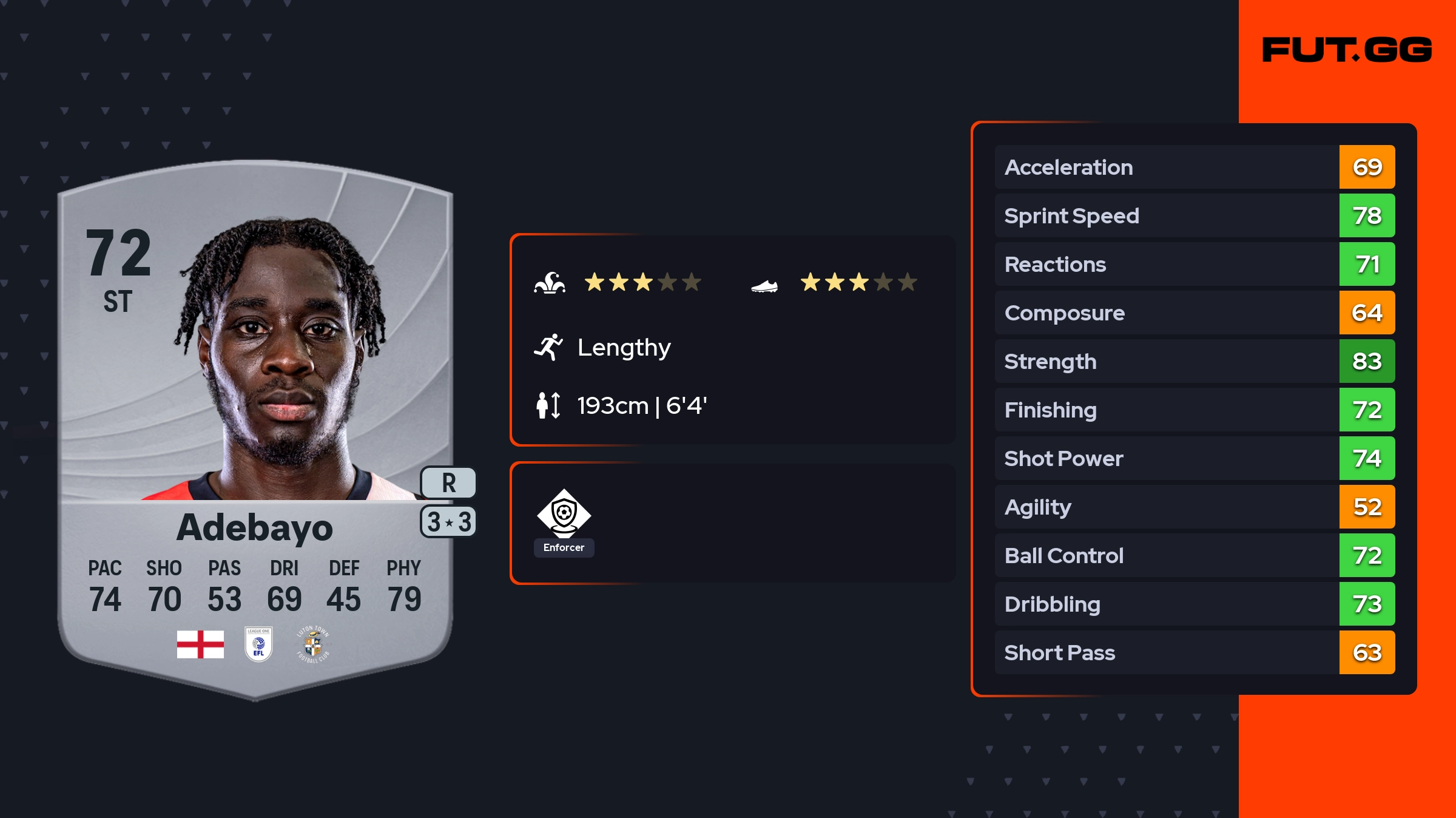Choose the Reactions stat row

click(1194, 264)
